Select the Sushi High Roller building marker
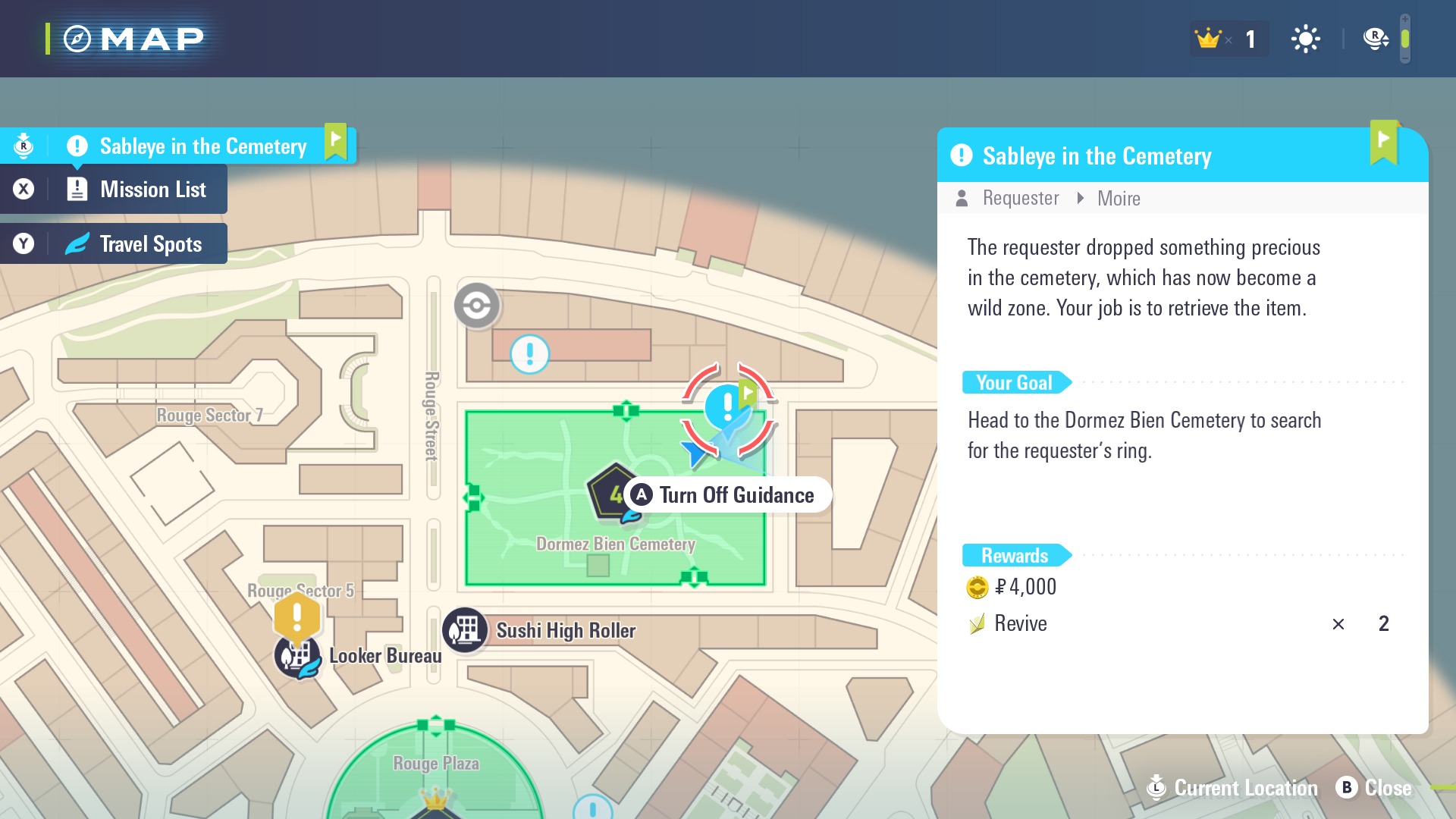1456x819 pixels. tap(465, 630)
